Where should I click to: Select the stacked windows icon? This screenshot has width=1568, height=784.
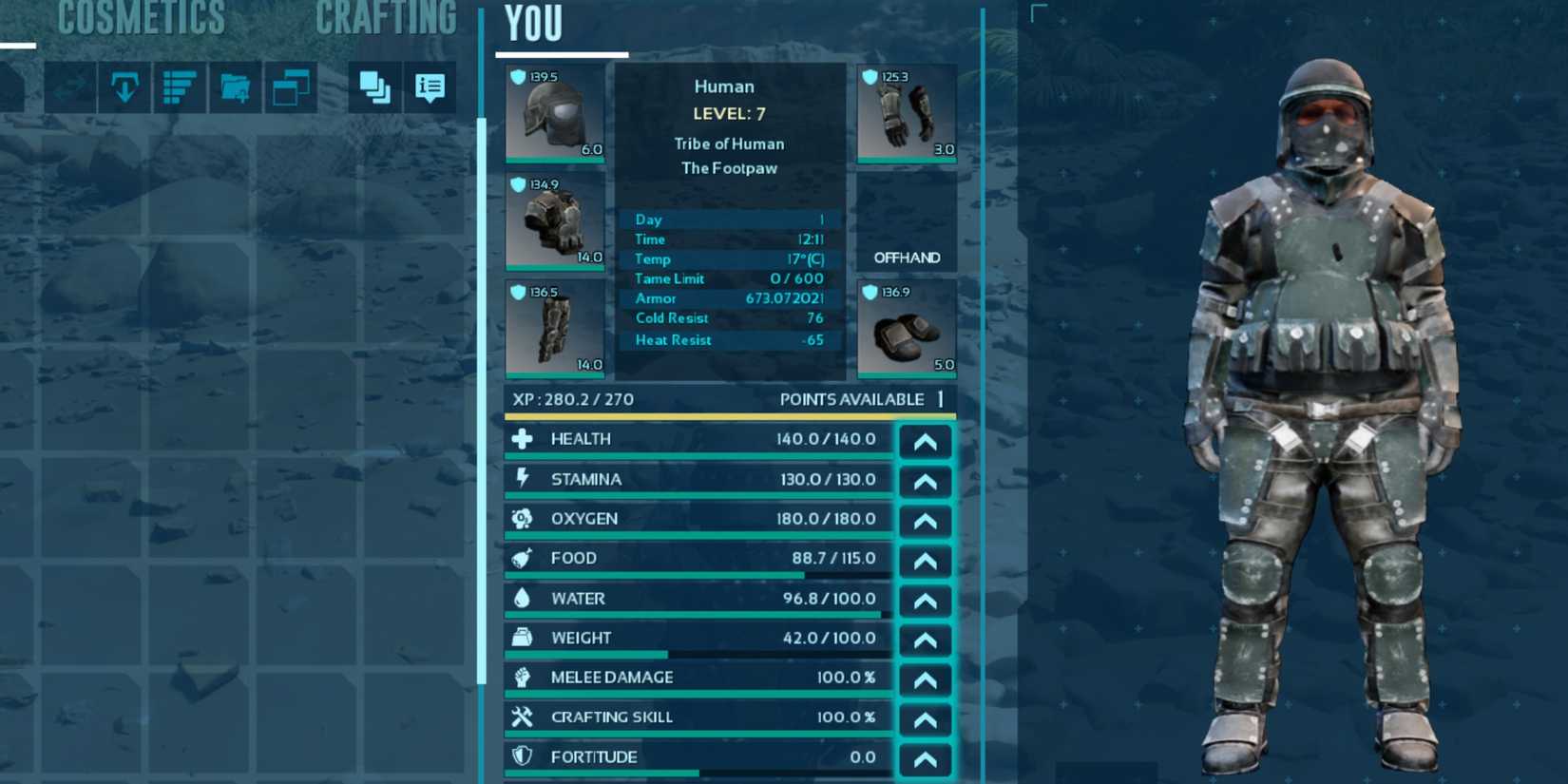[291, 86]
